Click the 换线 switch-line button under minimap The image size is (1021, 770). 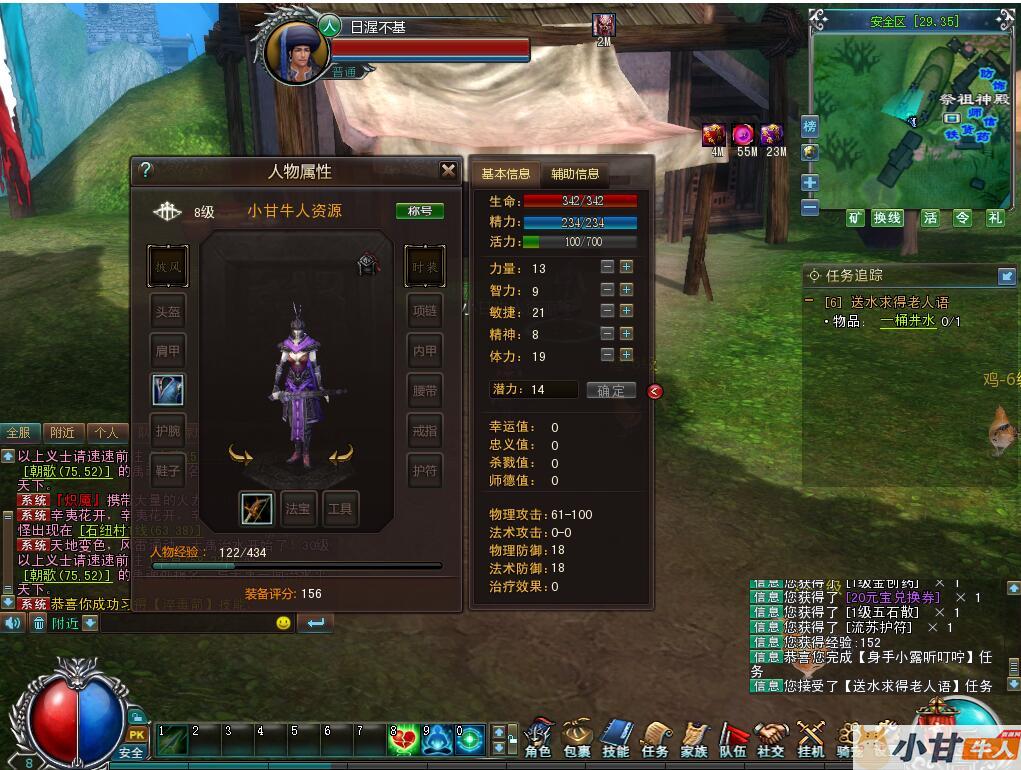887,218
